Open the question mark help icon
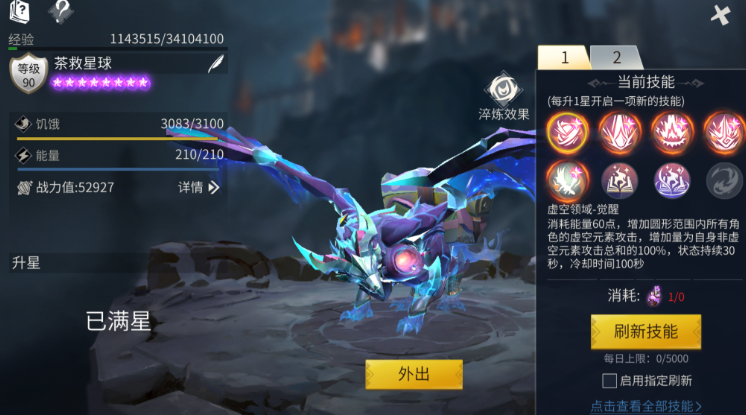Image resolution: width=746 pixels, height=415 pixels. tap(61, 12)
